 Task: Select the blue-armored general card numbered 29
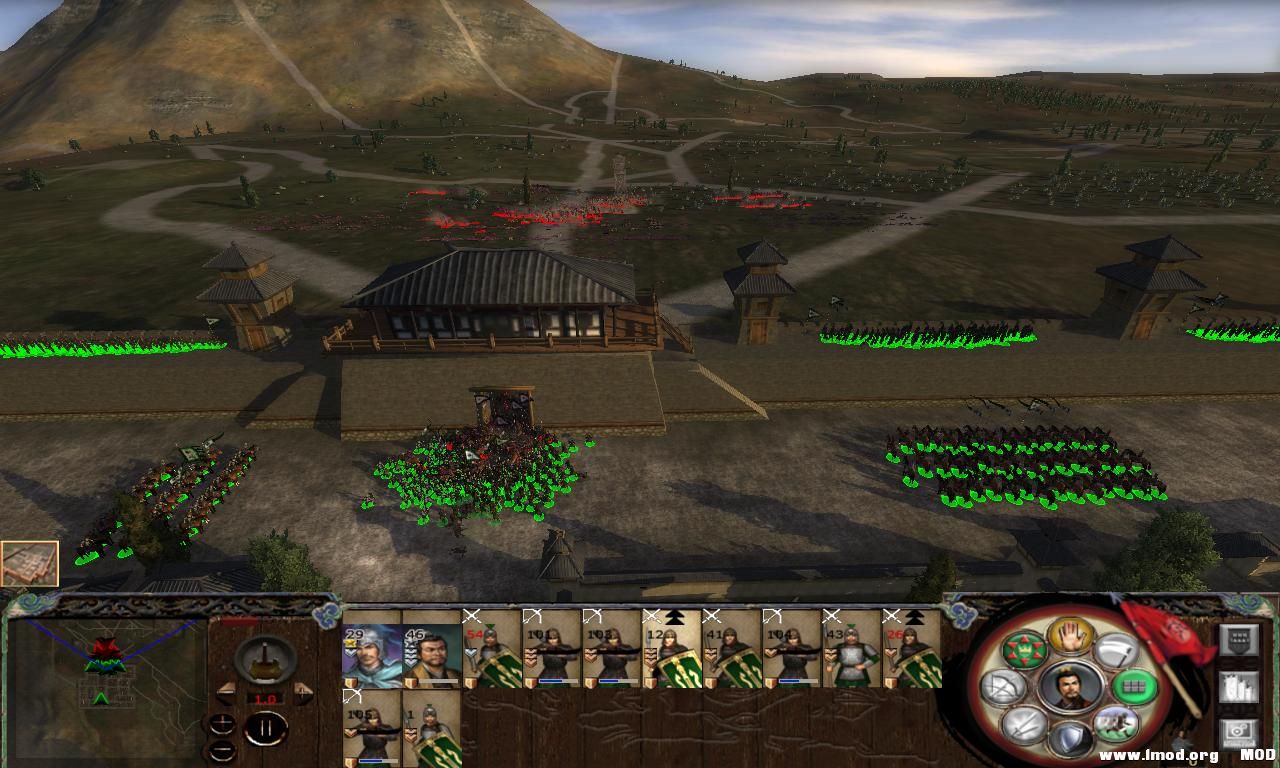pyautogui.click(x=372, y=649)
